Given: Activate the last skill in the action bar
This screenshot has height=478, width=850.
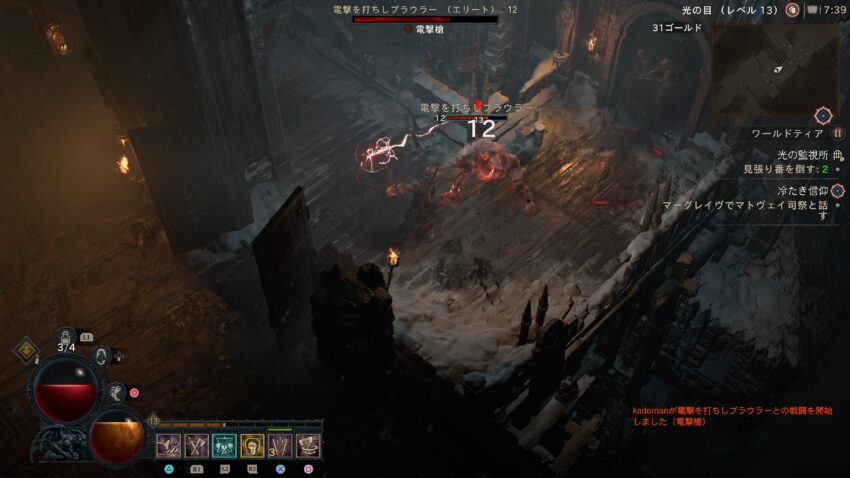Looking at the screenshot, I should pyautogui.click(x=308, y=445).
